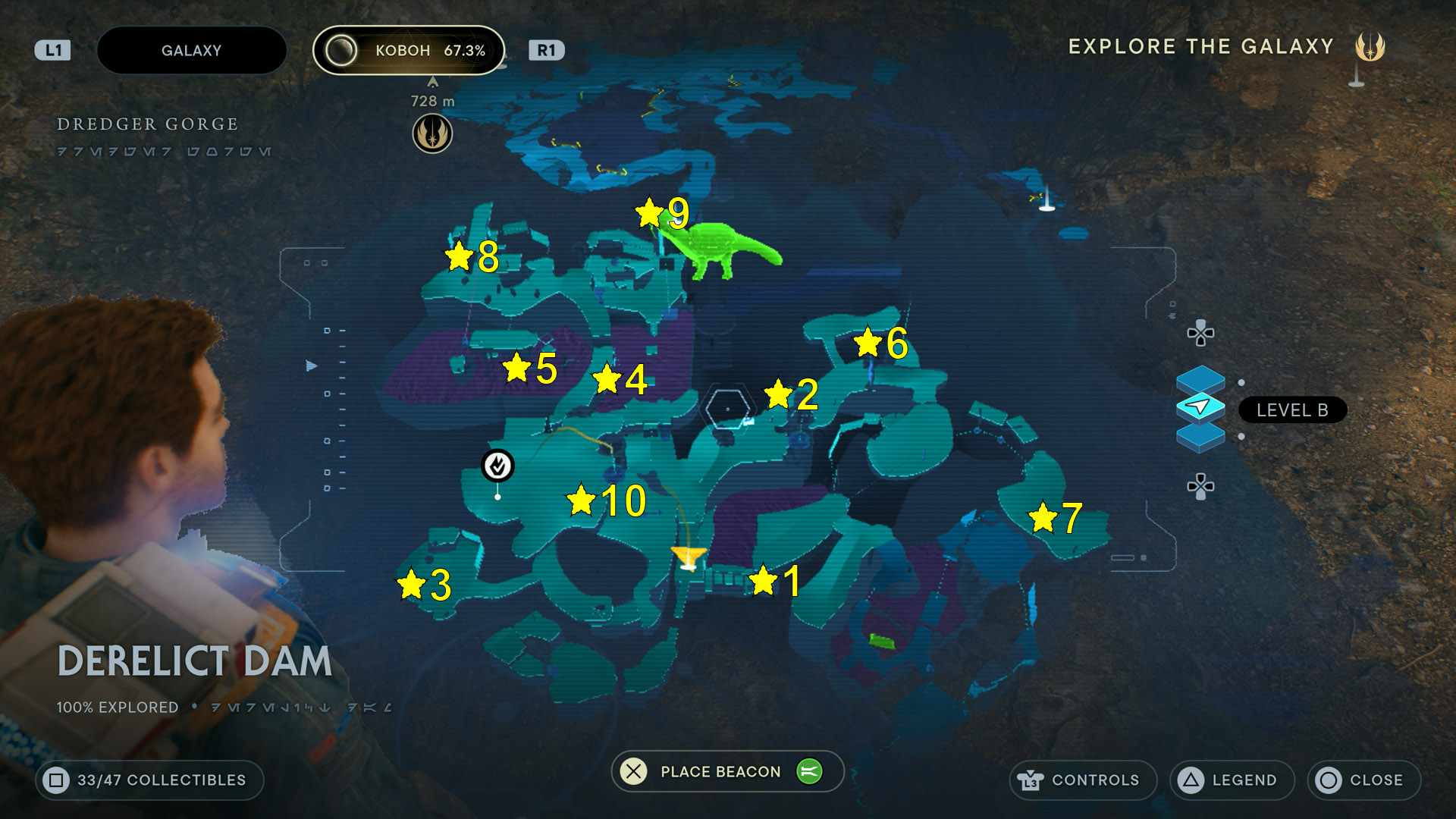This screenshot has height=819, width=1456.
Task: Open the map Controls panel
Action: 1082,780
